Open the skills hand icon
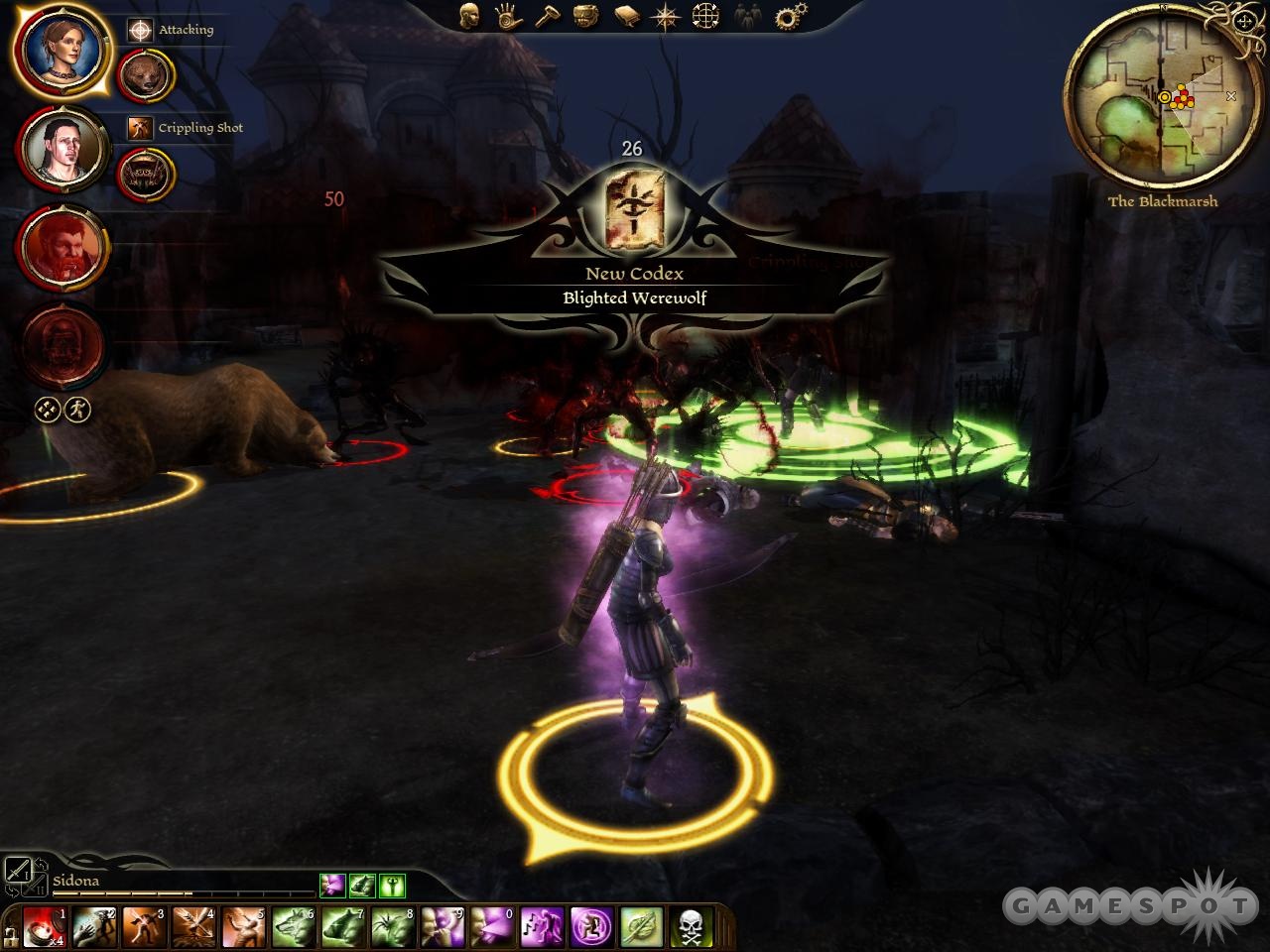The height and width of the screenshot is (952, 1270). tap(509, 16)
